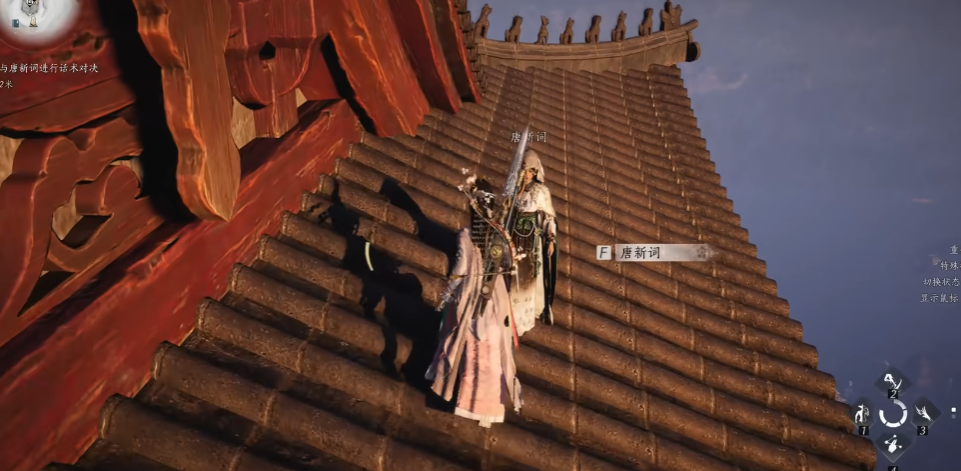Activate the skill icon numbered 1

point(862,414)
